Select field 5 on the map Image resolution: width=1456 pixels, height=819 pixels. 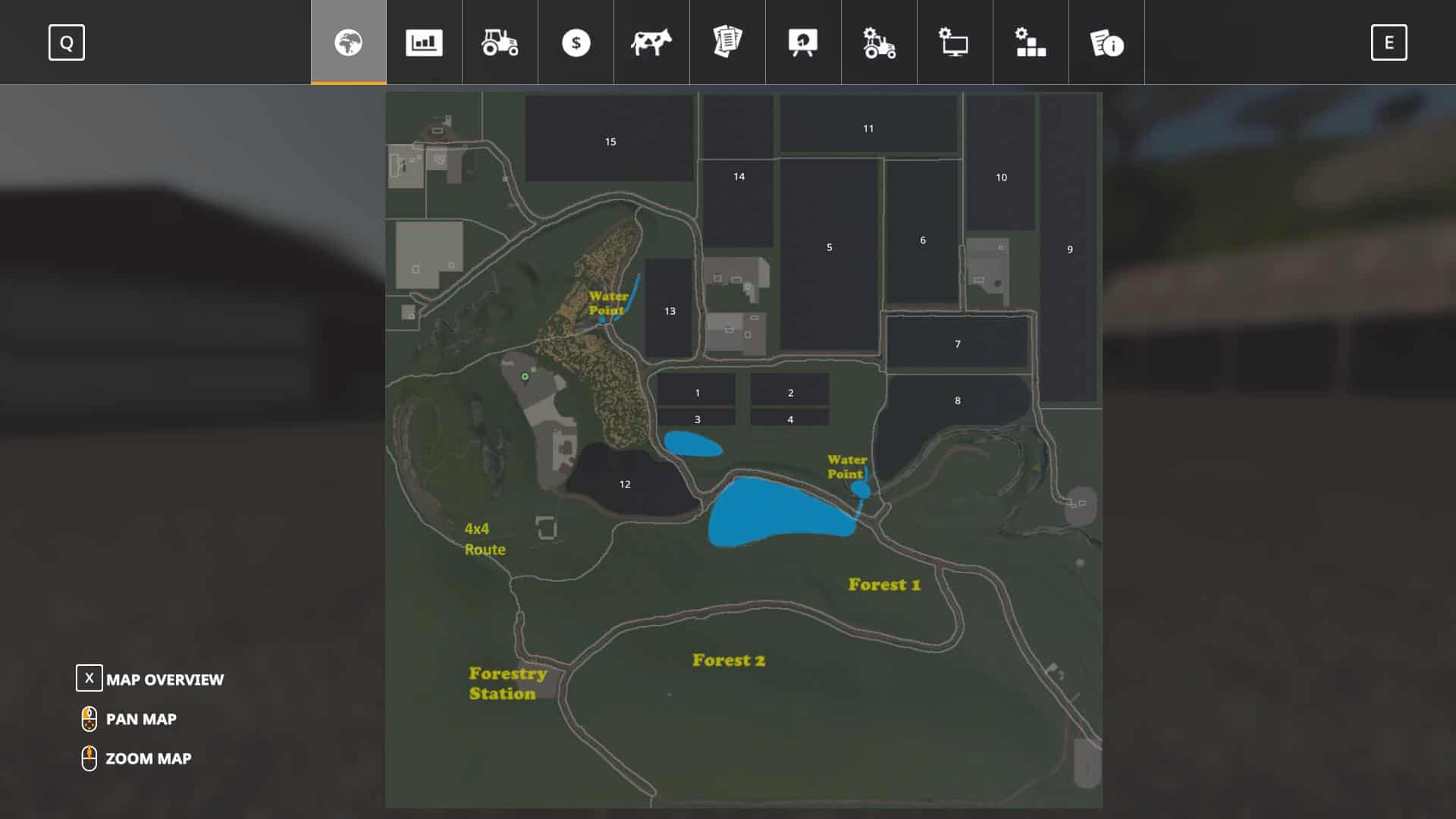829,247
